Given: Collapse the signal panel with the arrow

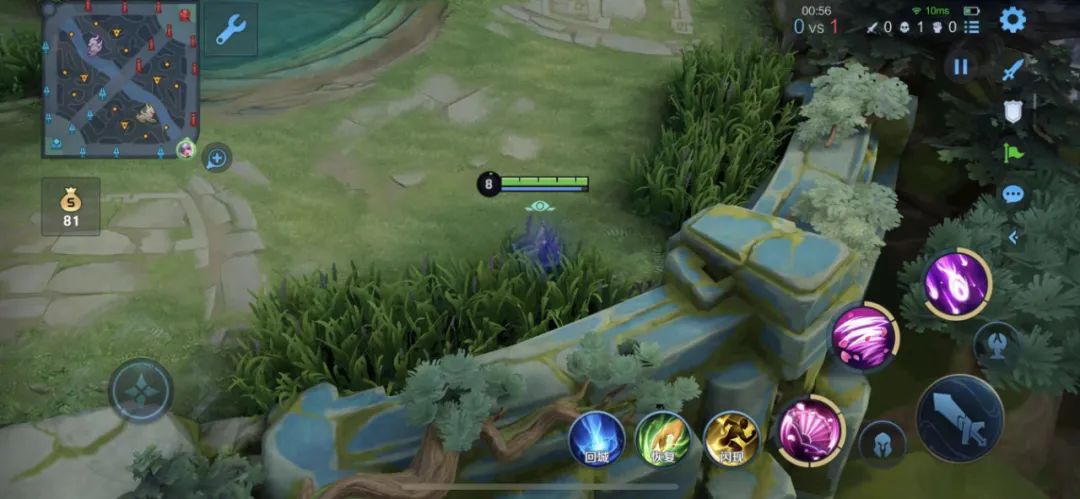Looking at the screenshot, I should pyautogui.click(x=1013, y=237).
